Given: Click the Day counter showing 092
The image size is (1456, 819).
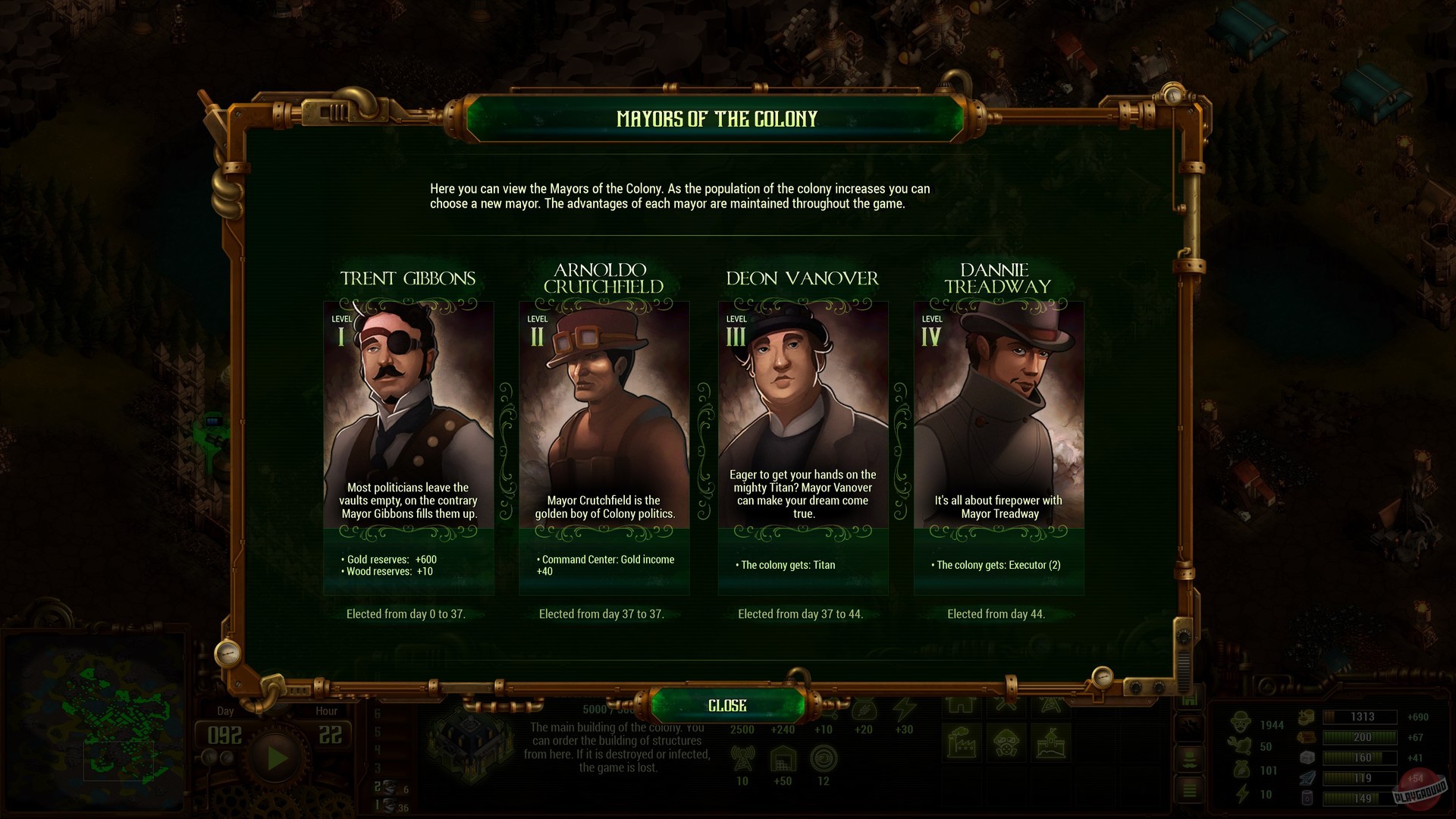Looking at the screenshot, I should pyautogui.click(x=225, y=734).
